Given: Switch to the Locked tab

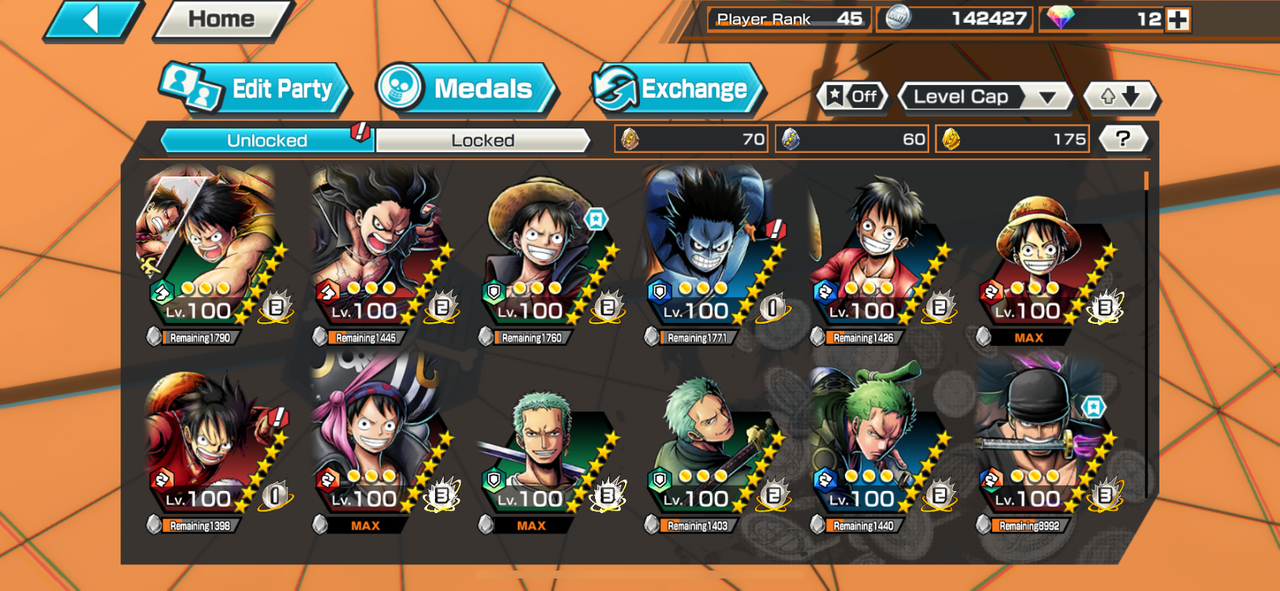Looking at the screenshot, I should 483,140.
